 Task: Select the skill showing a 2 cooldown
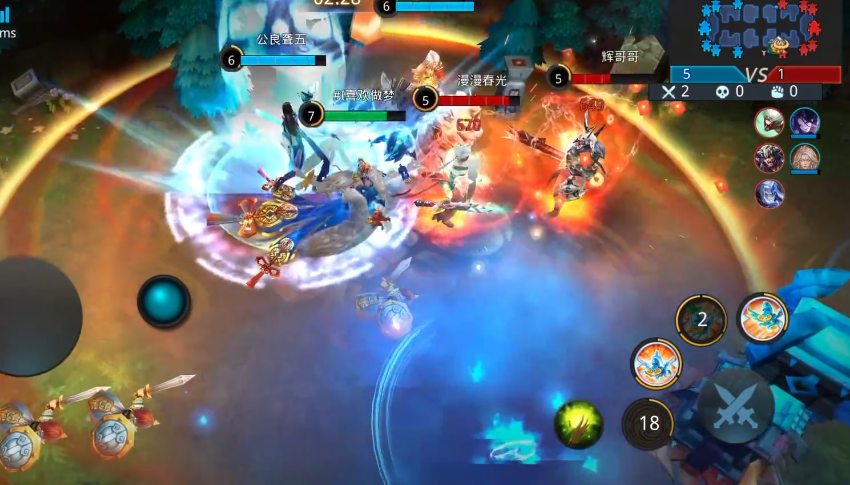point(701,320)
